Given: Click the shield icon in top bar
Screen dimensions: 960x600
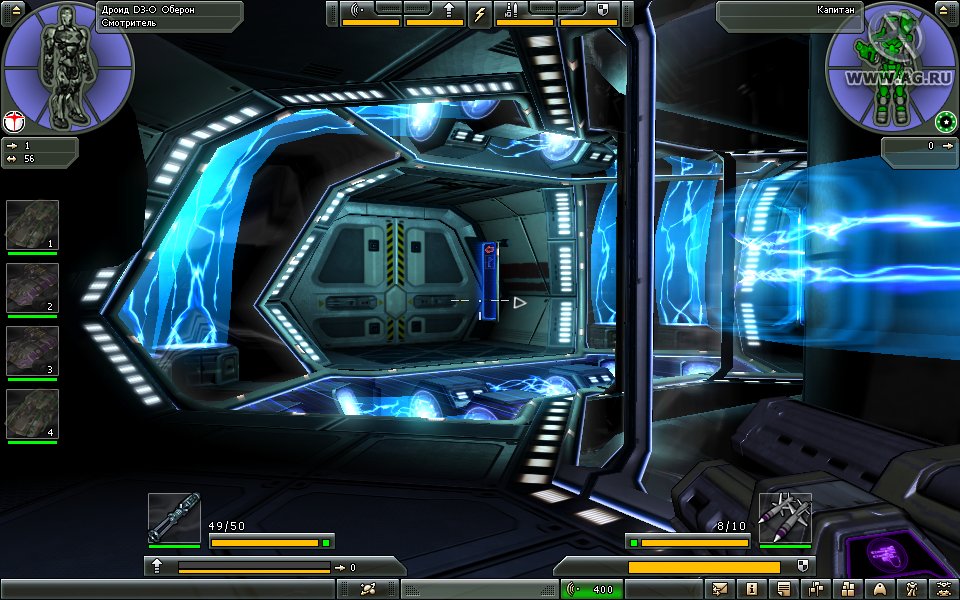Looking at the screenshot, I should point(603,10).
